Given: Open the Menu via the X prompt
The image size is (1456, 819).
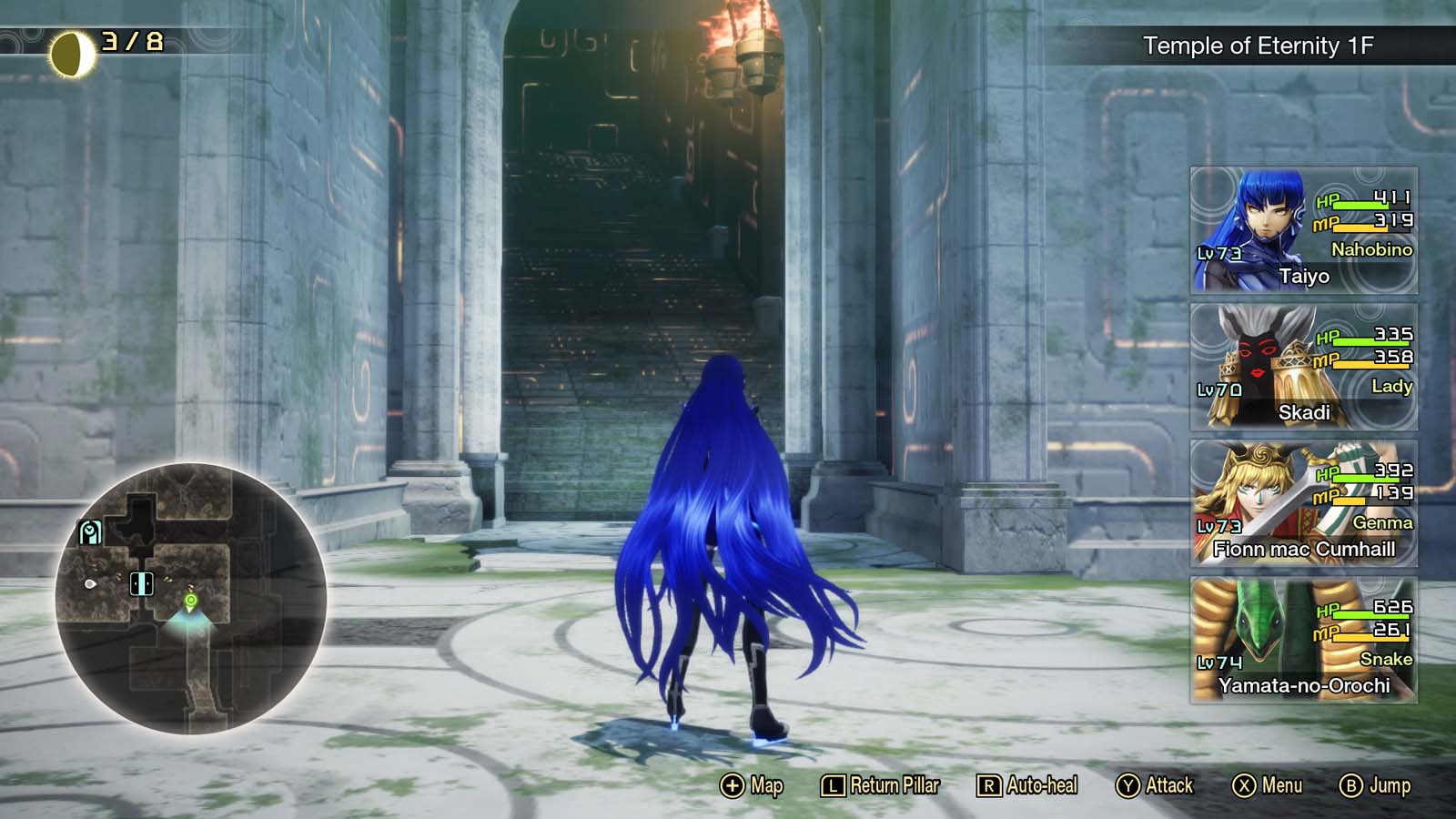Looking at the screenshot, I should coord(1272,784).
